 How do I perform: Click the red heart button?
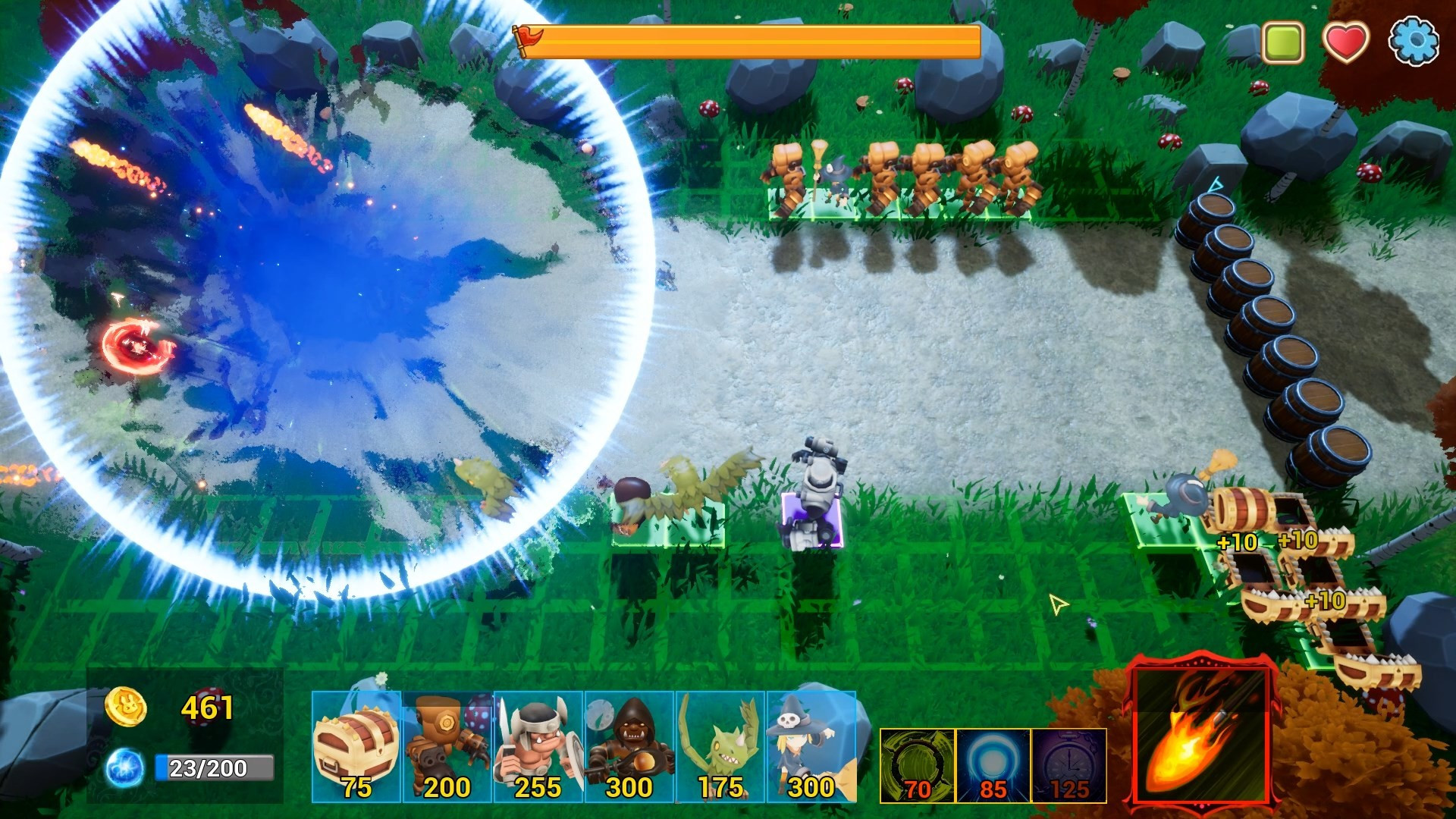click(x=1346, y=41)
